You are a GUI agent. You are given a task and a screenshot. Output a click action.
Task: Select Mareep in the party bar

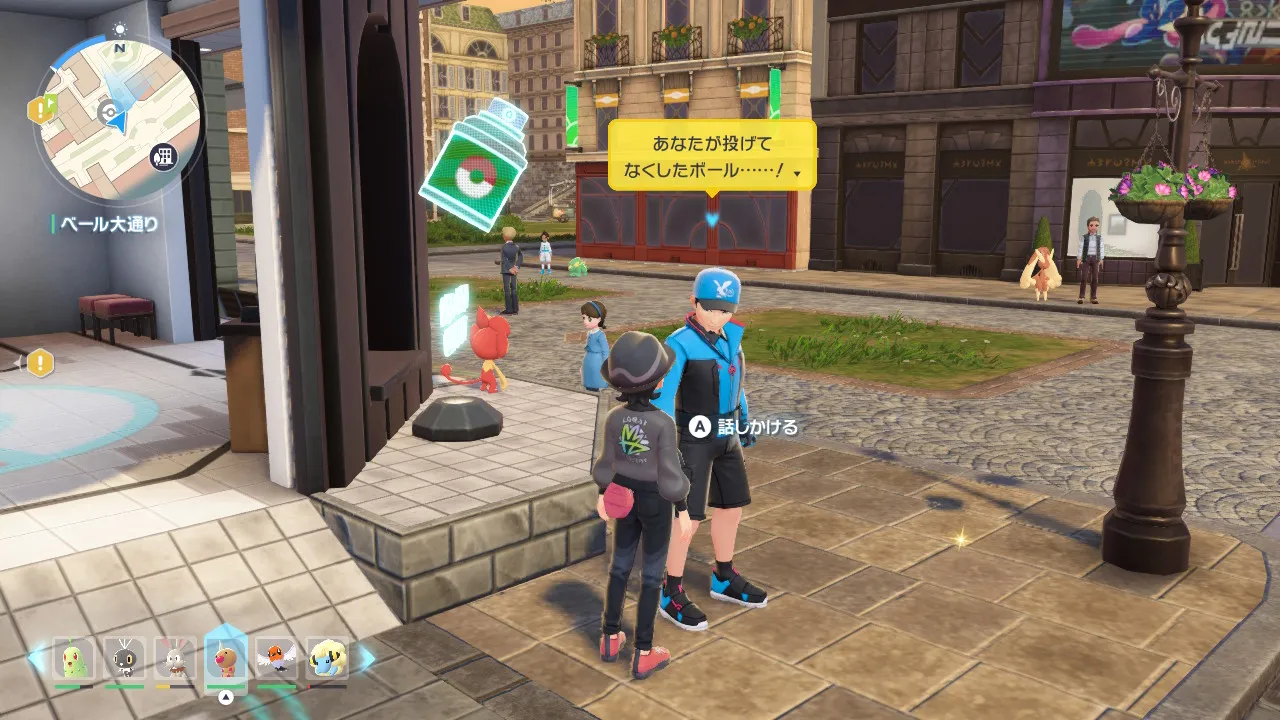[x=328, y=658]
